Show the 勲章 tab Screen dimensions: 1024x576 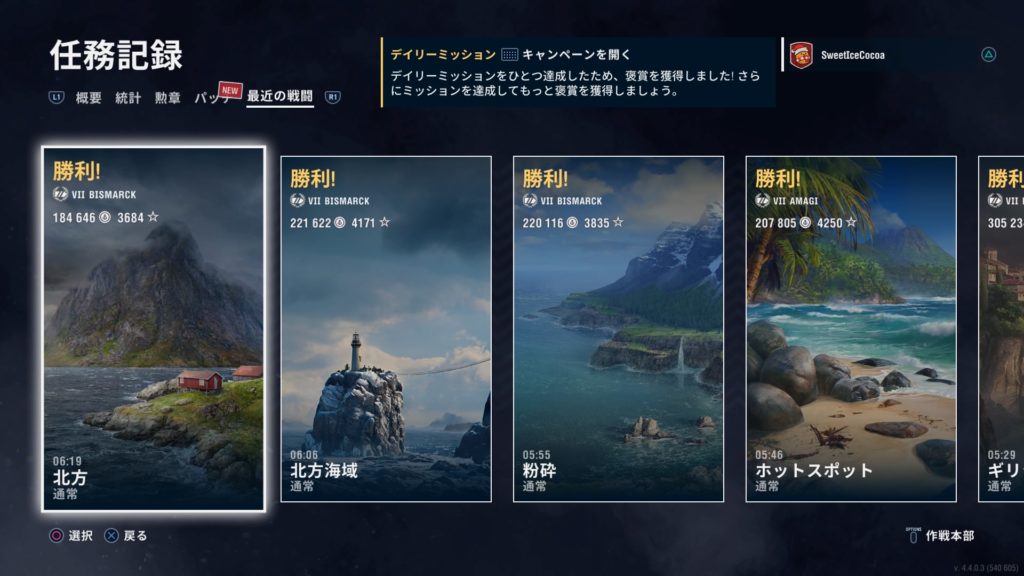point(168,98)
